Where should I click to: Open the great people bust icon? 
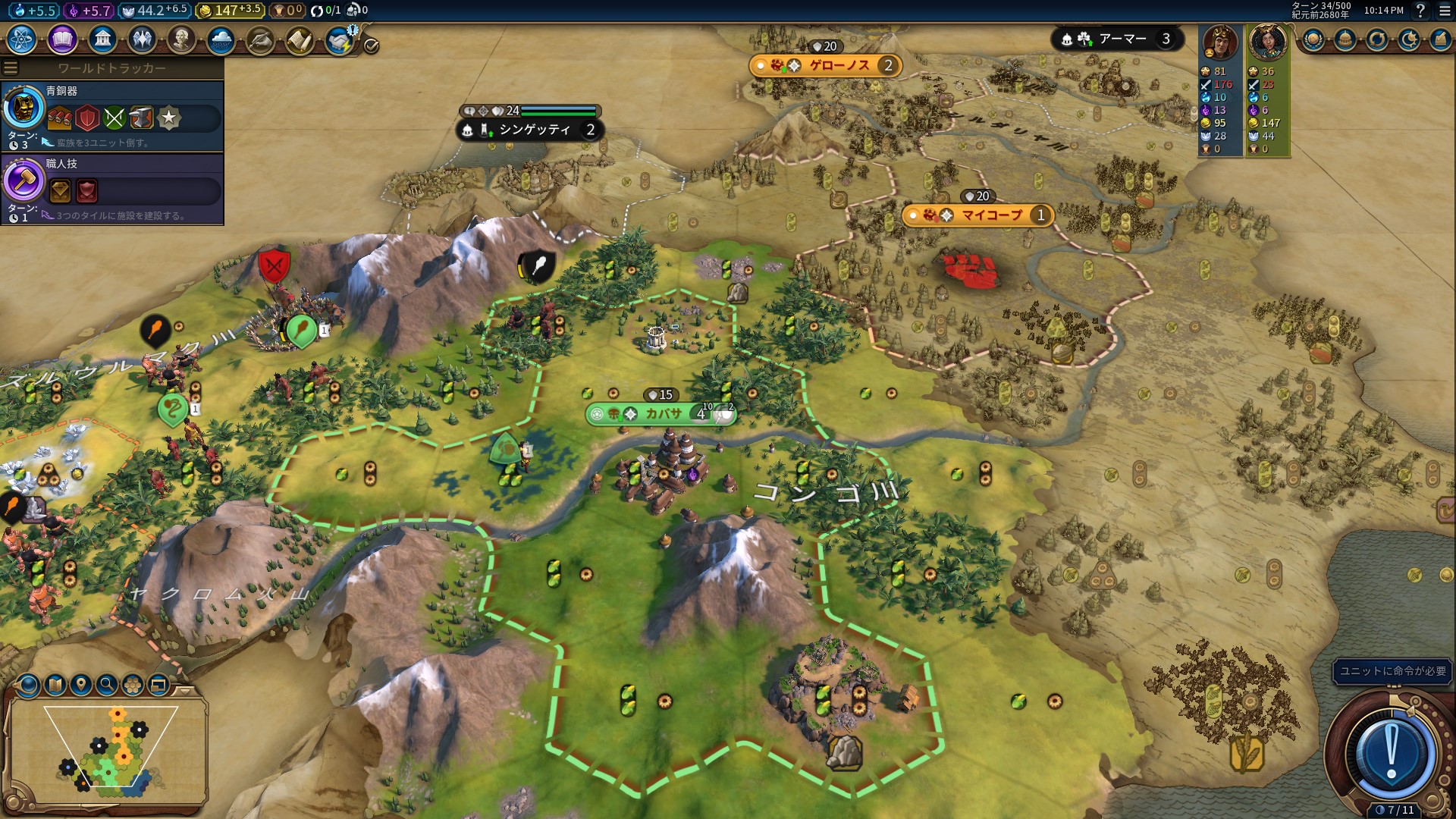[181, 39]
